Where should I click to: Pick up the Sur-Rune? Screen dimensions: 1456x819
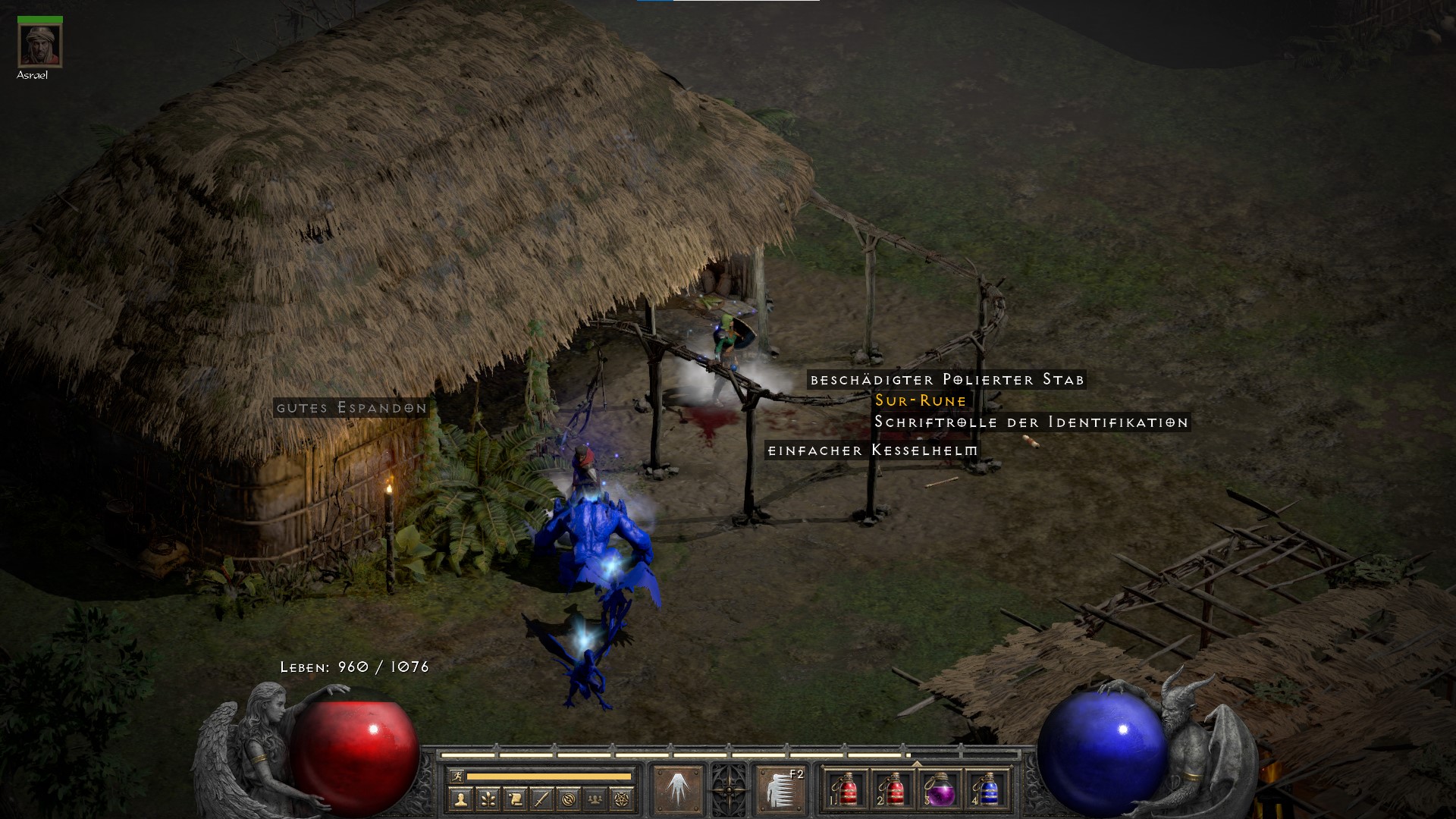(x=920, y=402)
